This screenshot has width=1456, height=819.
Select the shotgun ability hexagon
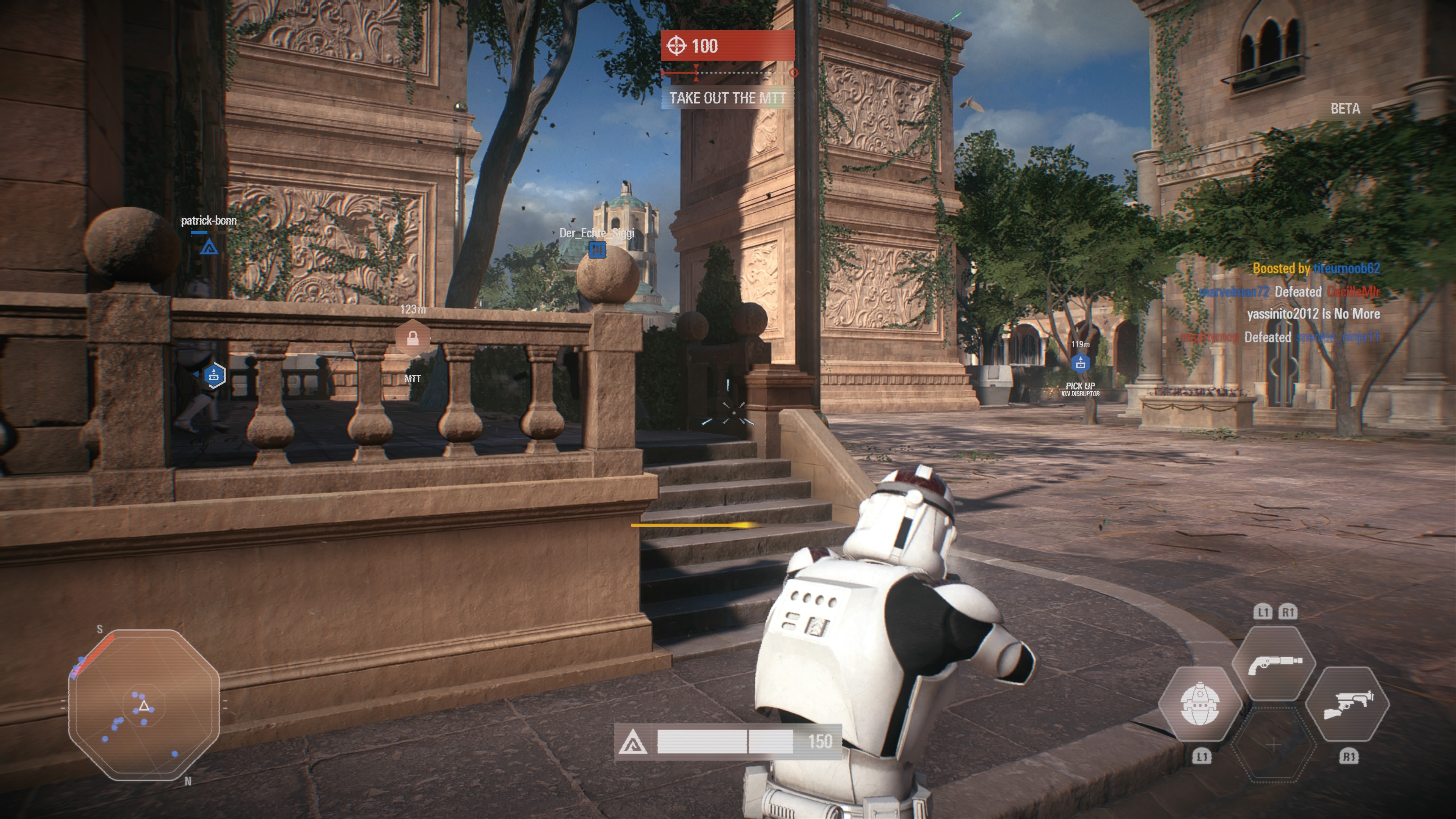tap(1274, 663)
